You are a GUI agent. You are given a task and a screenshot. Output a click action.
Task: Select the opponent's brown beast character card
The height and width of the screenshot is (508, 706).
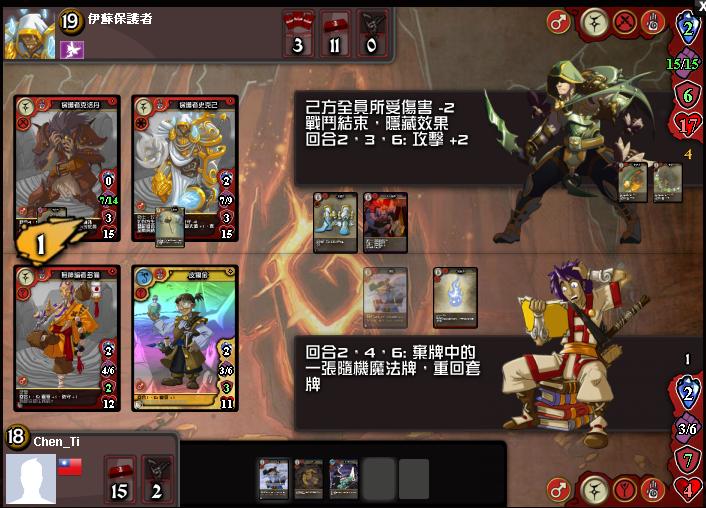pos(67,168)
